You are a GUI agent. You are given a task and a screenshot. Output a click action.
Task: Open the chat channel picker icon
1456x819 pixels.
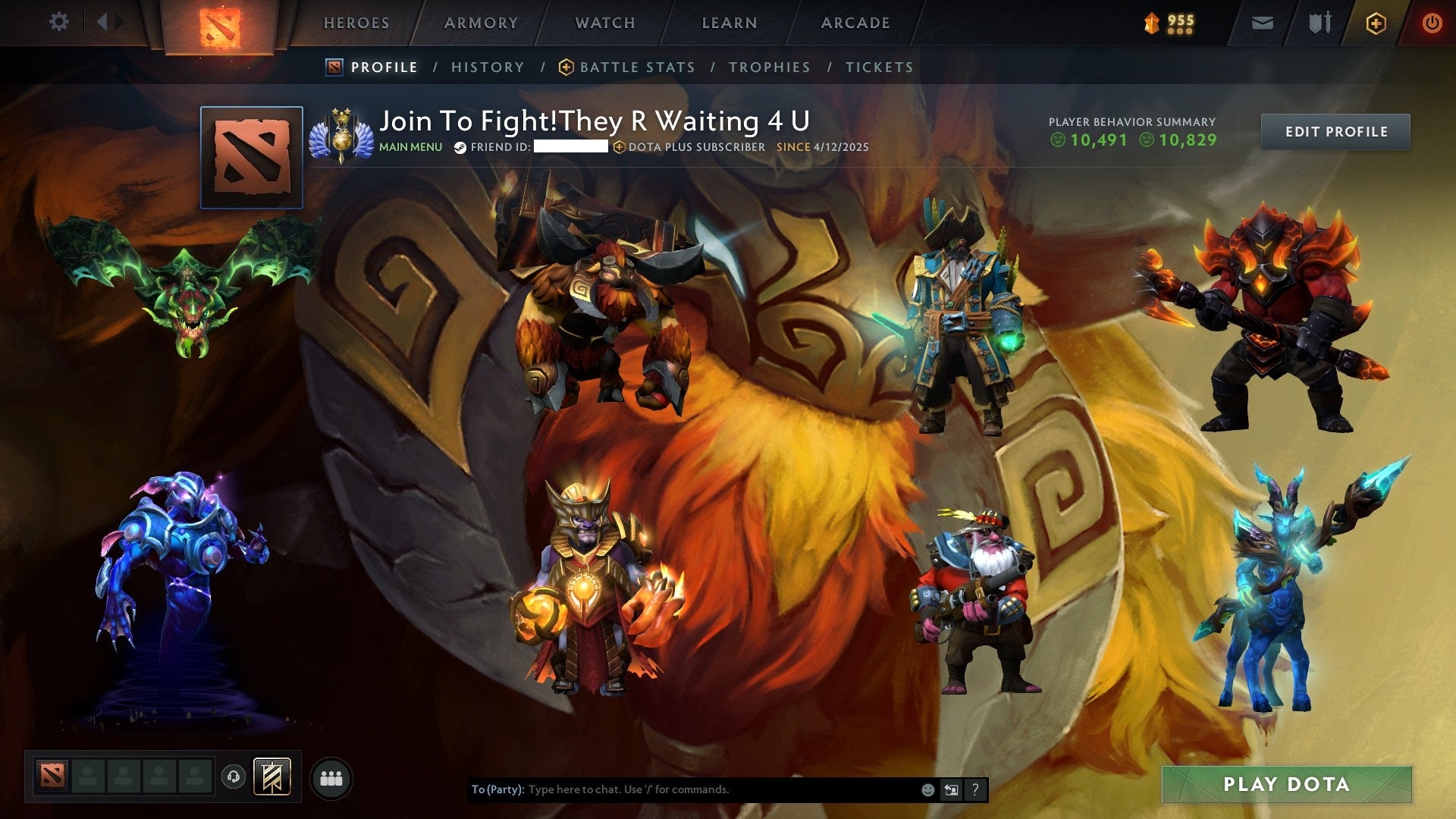(x=952, y=789)
